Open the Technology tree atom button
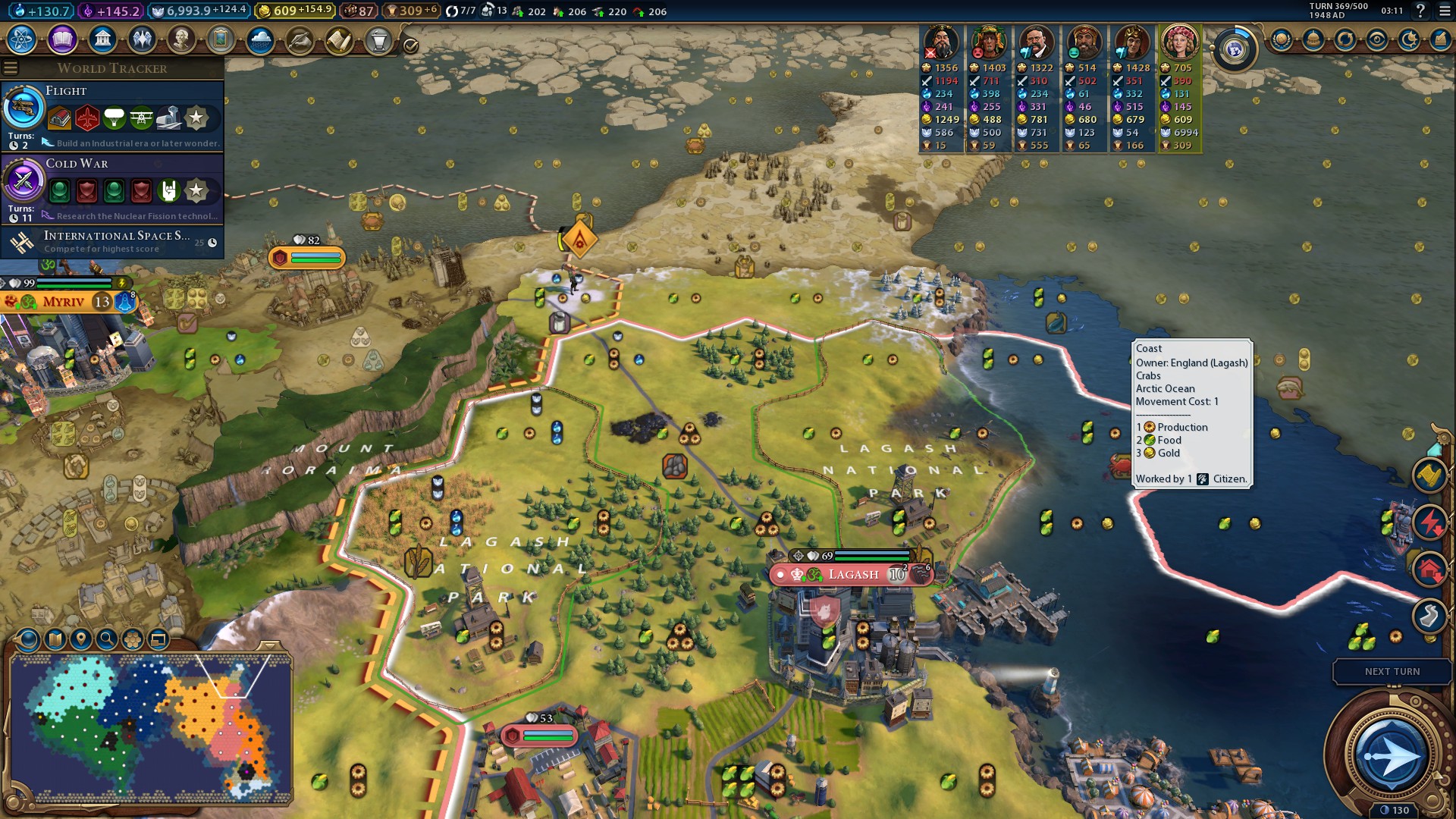The image size is (1456, 819). 22,39
